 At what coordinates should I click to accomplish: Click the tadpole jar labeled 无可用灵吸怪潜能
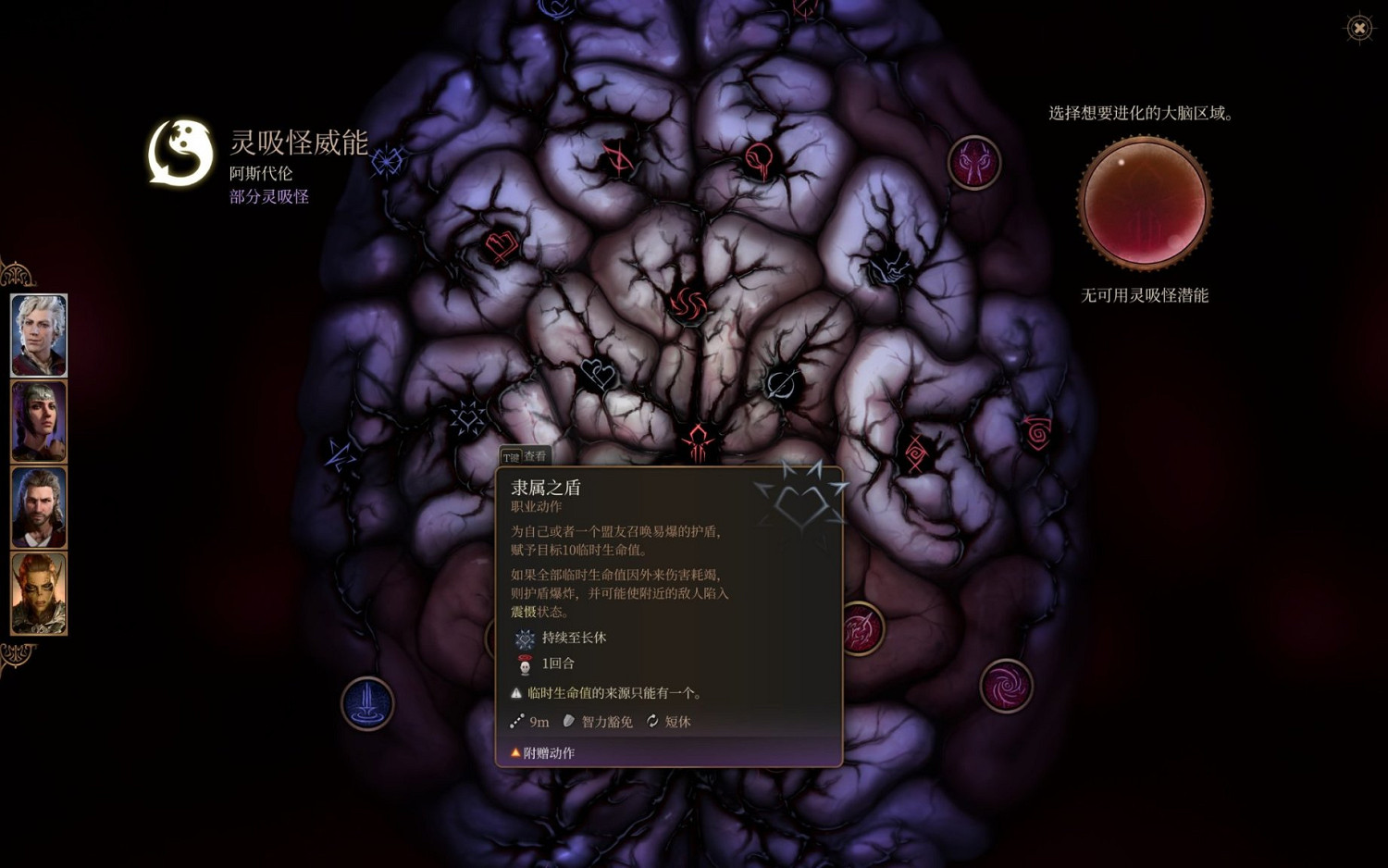1145,204
